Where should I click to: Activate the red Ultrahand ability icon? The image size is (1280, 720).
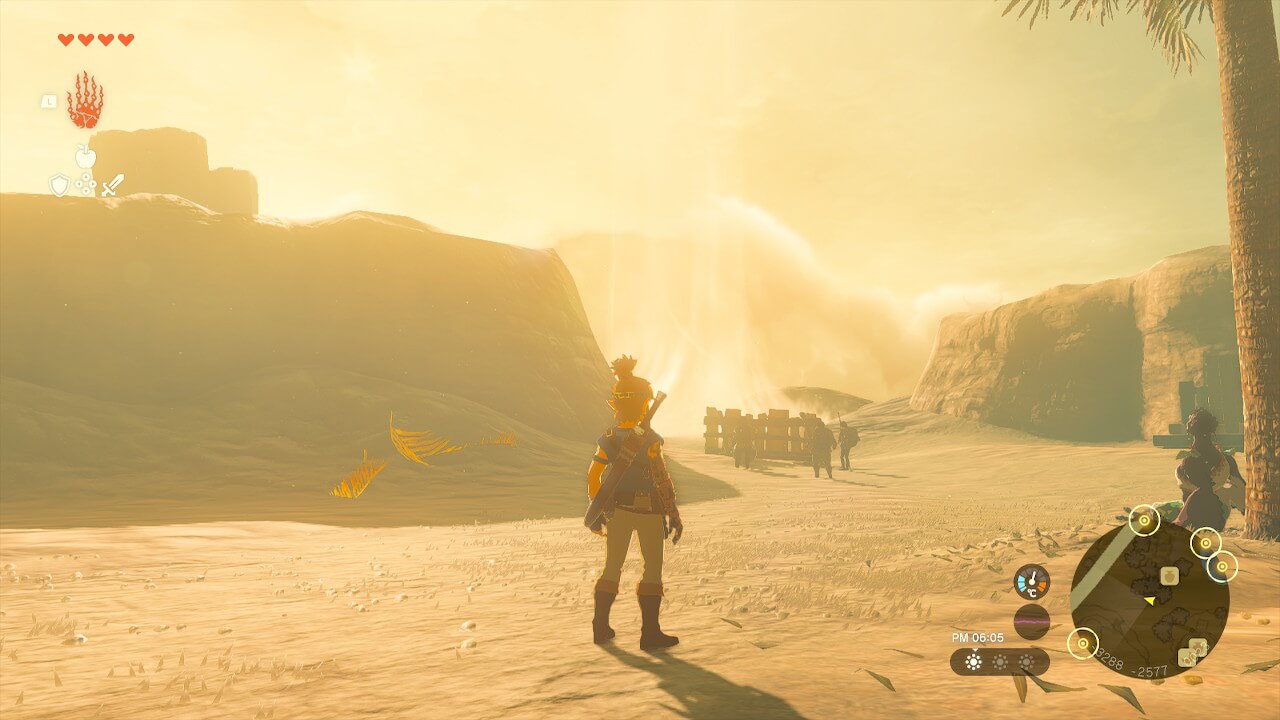click(x=85, y=100)
